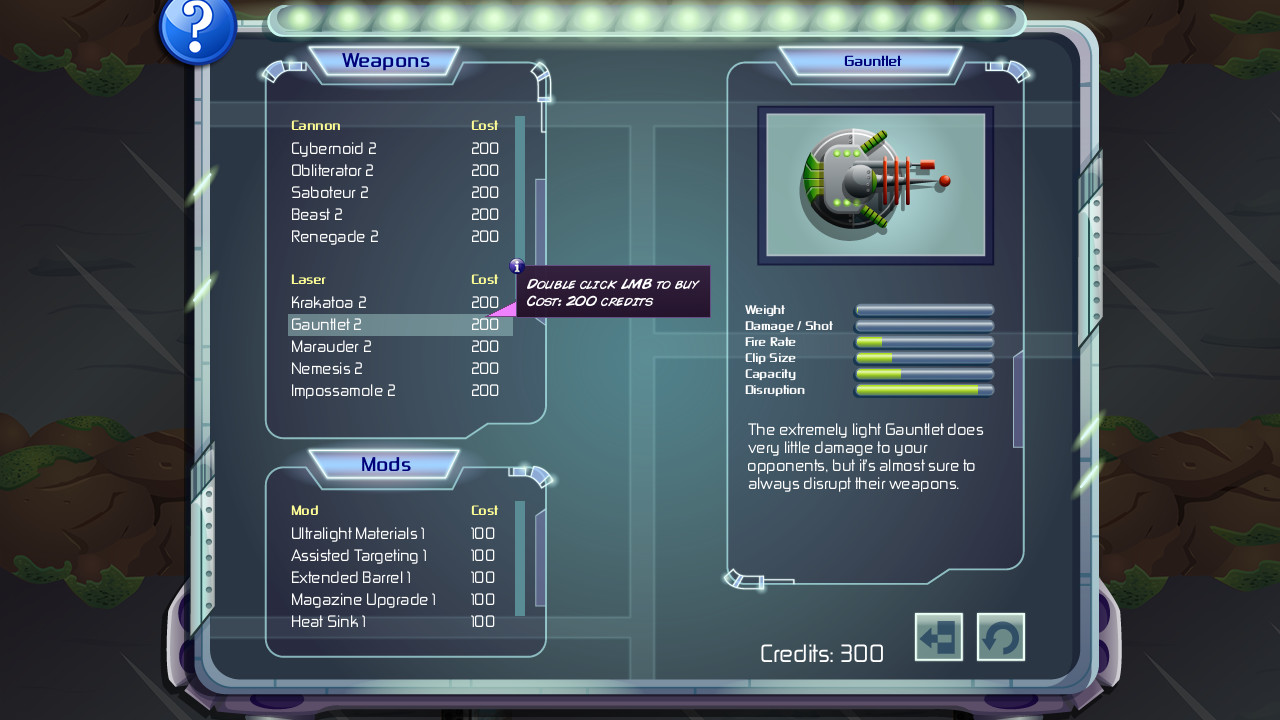
Task: Click the Gauntlet title banner
Action: pyautogui.click(x=873, y=61)
